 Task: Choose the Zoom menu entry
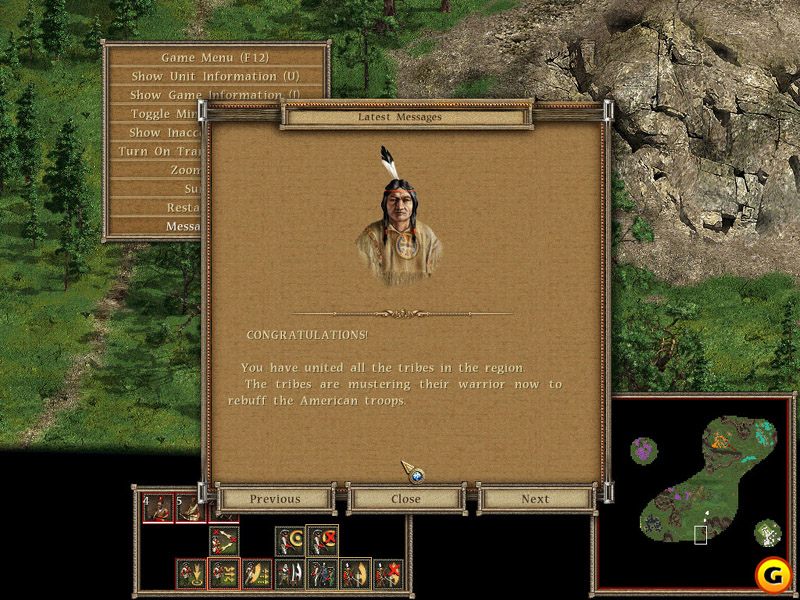pos(185,170)
